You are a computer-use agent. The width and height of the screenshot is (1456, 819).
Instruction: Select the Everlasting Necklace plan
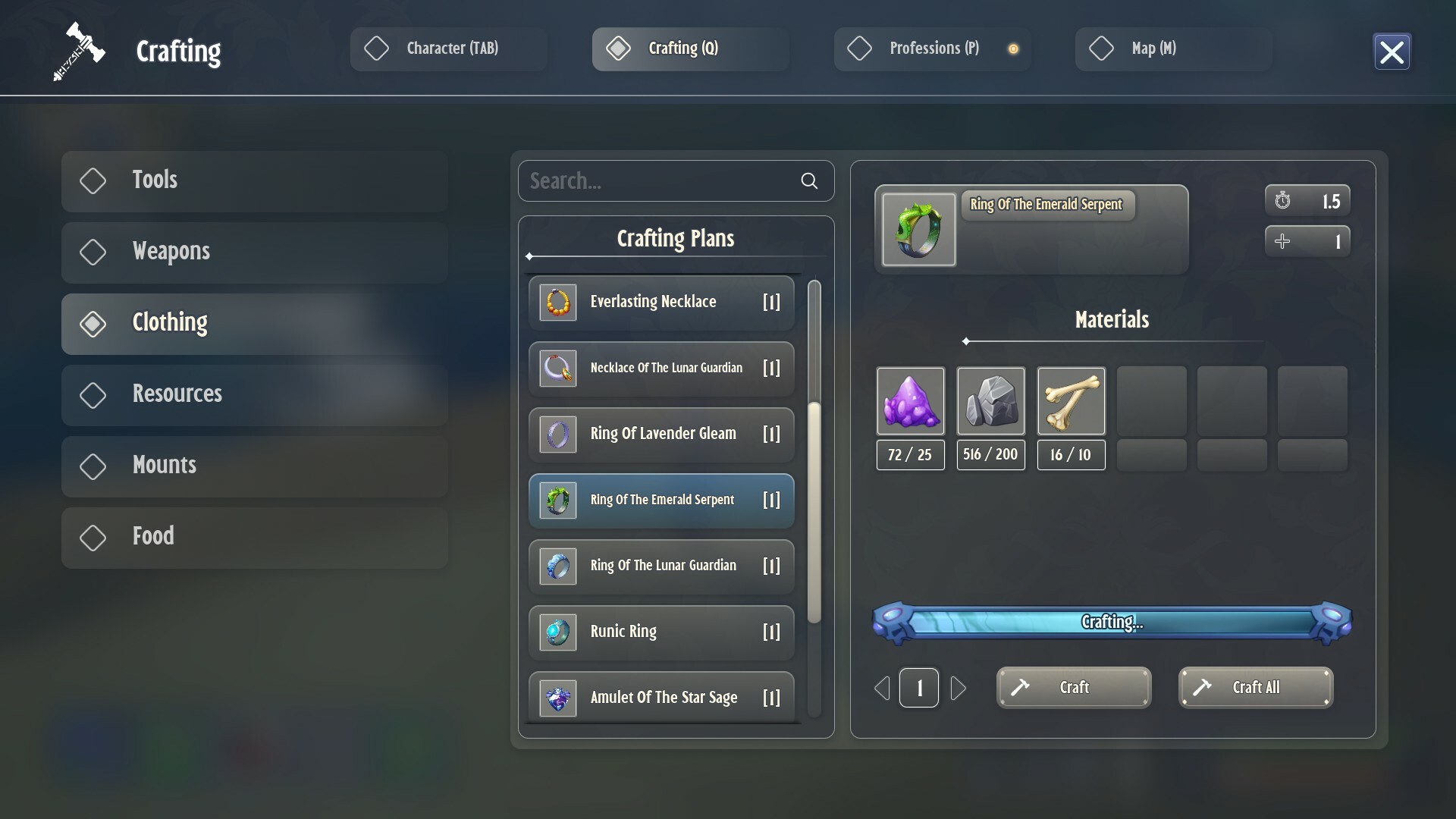point(661,303)
